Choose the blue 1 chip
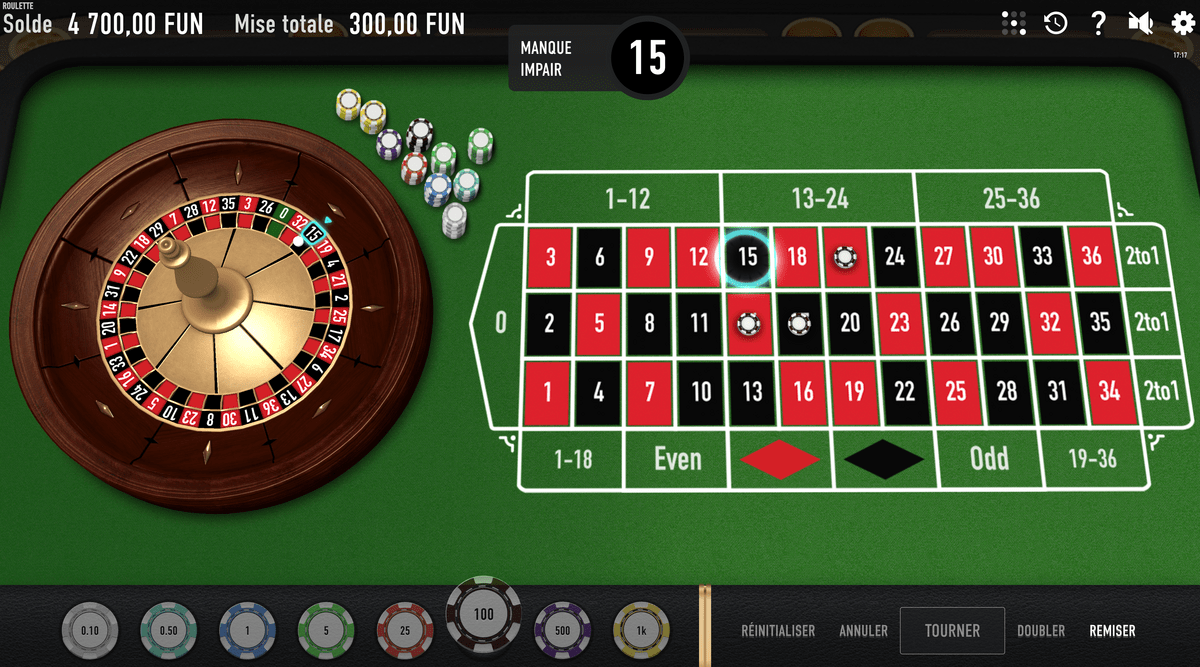This screenshot has height=667, width=1200. pyautogui.click(x=246, y=630)
